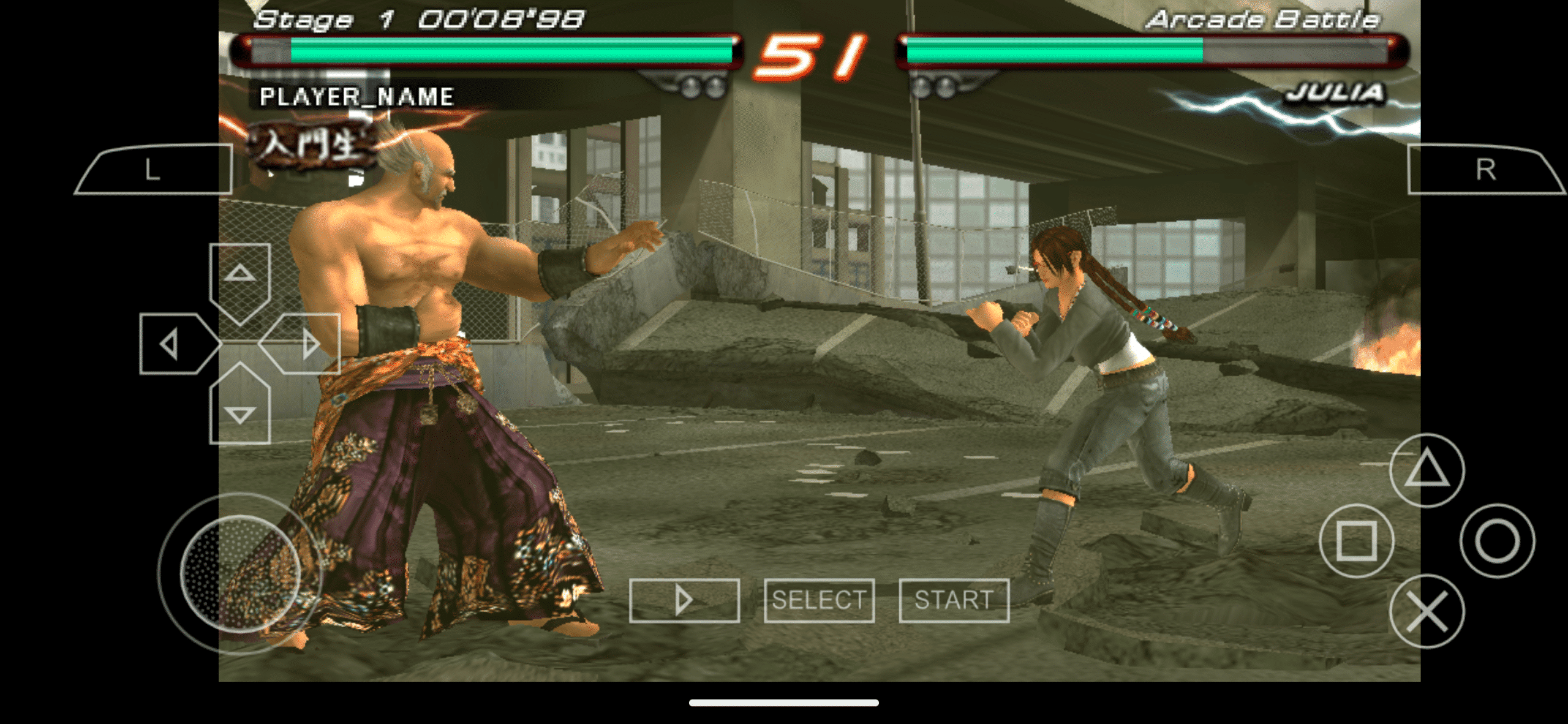Image resolution: width=1568 pixels, height=724 pixels.
Task: Tap the START button
Action: click(x=953, y=601)
